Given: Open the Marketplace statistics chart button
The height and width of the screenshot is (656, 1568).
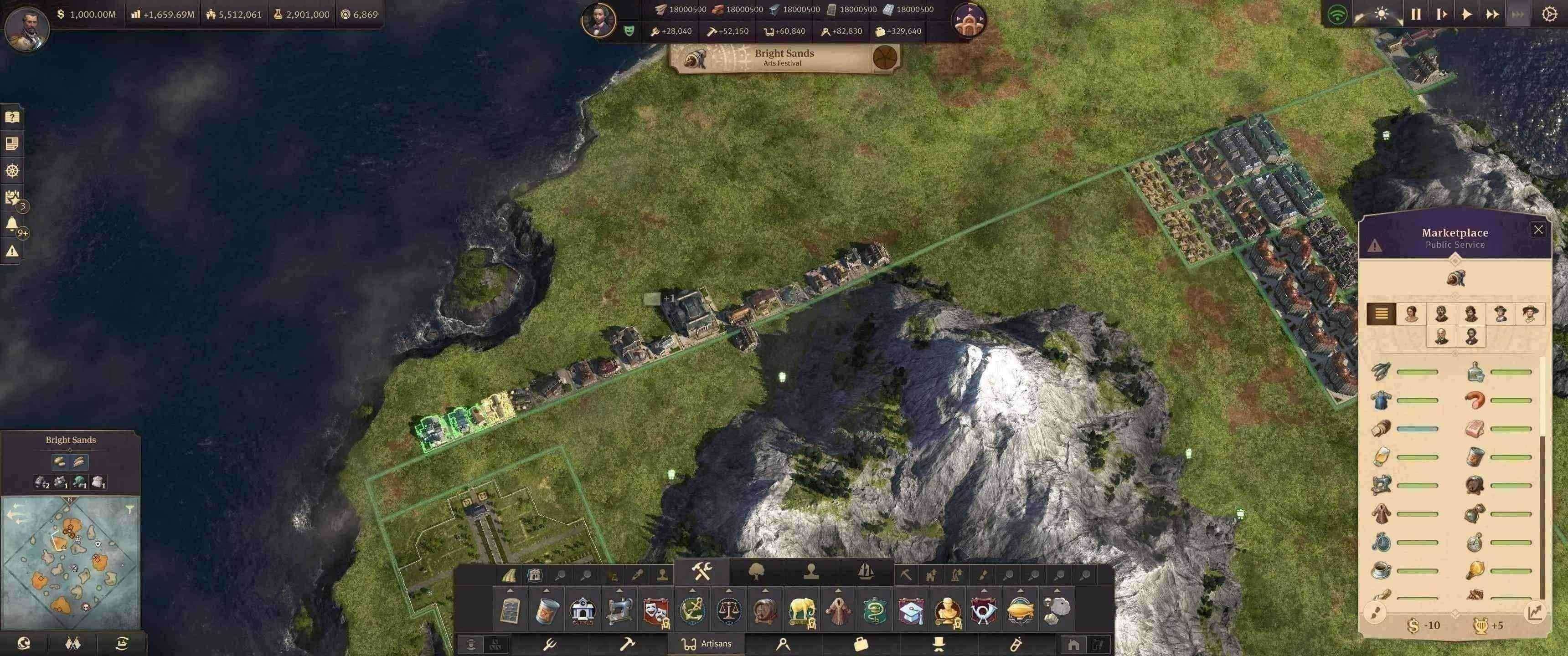Looking at the screenshot, I should [1535, 612].
